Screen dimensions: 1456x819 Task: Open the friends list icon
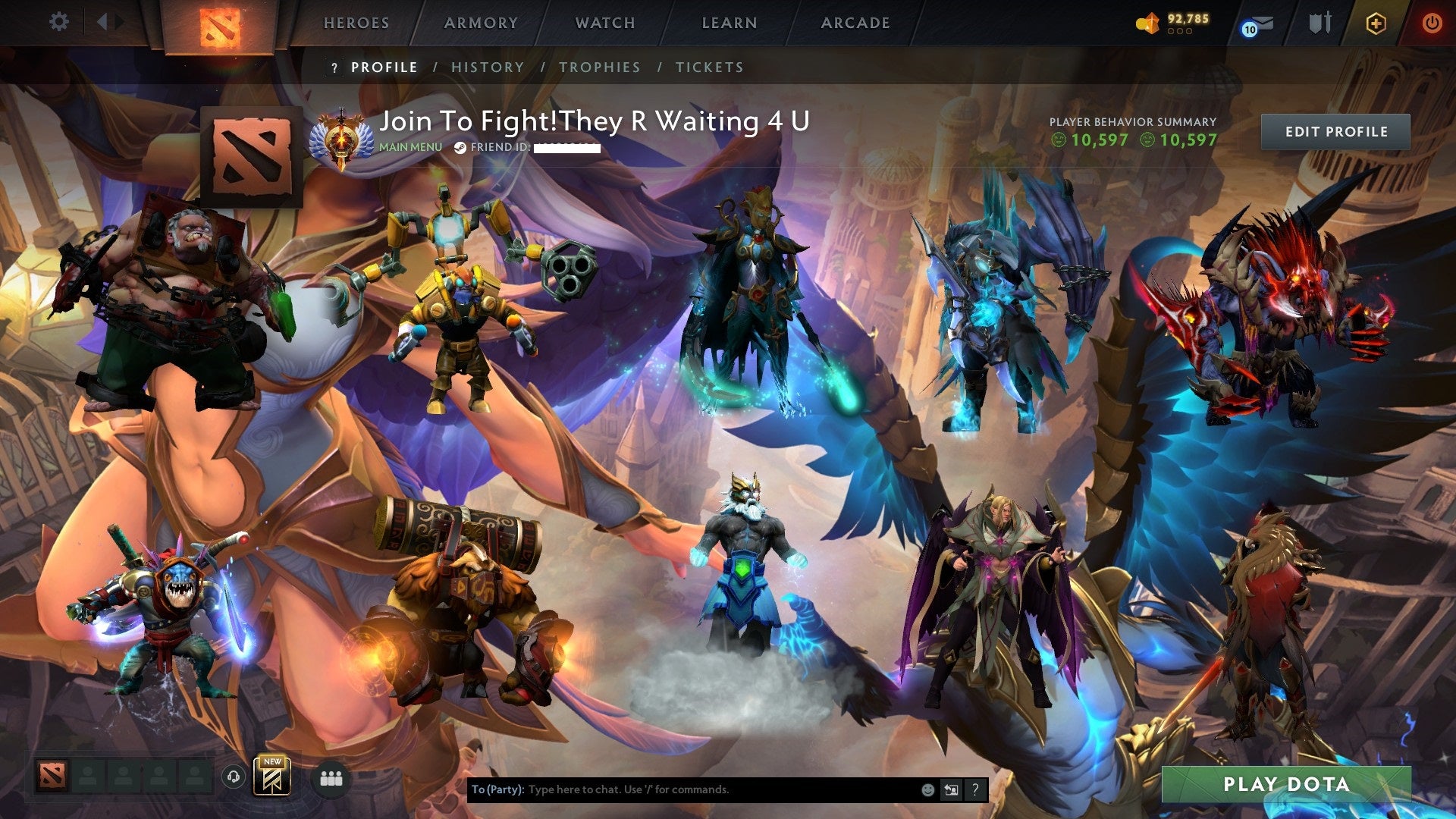tap(331, 778)
